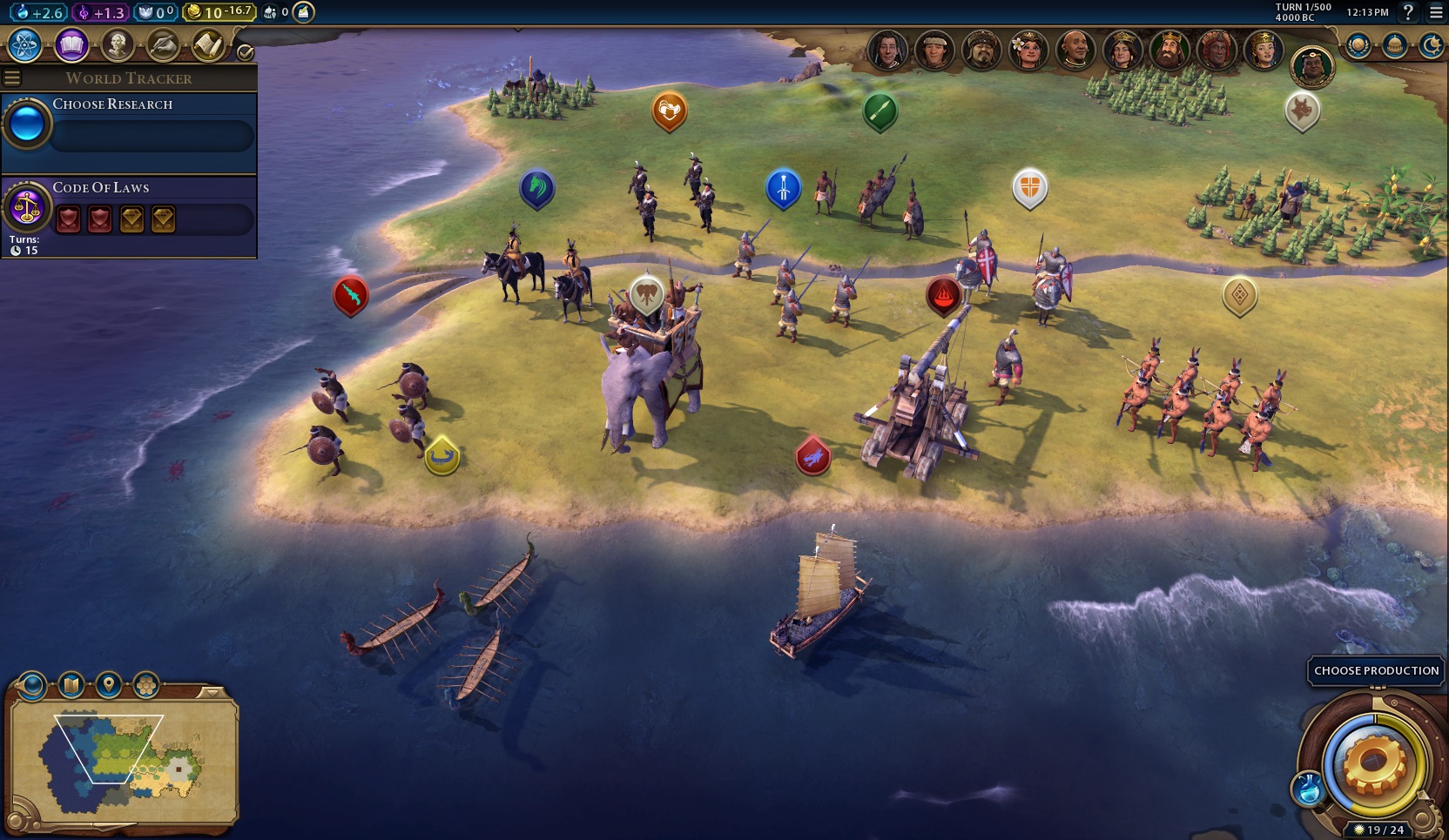This screenshot has width=1449, height=840.
Task: Open the hand-with-quill icon in top bar
Action: [163, 44]
